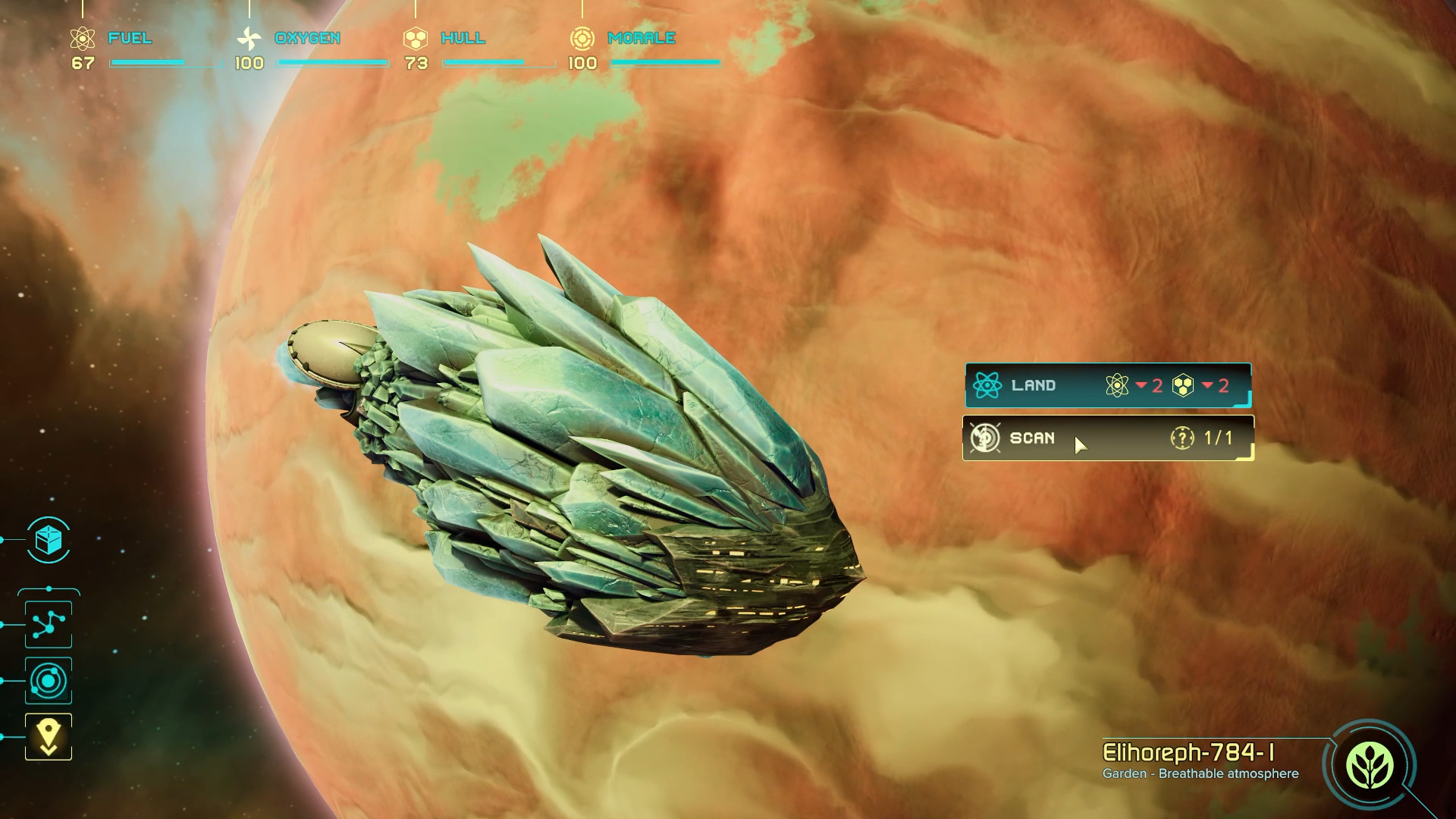Select the technology network icon in sidebar

pos(48,623)
